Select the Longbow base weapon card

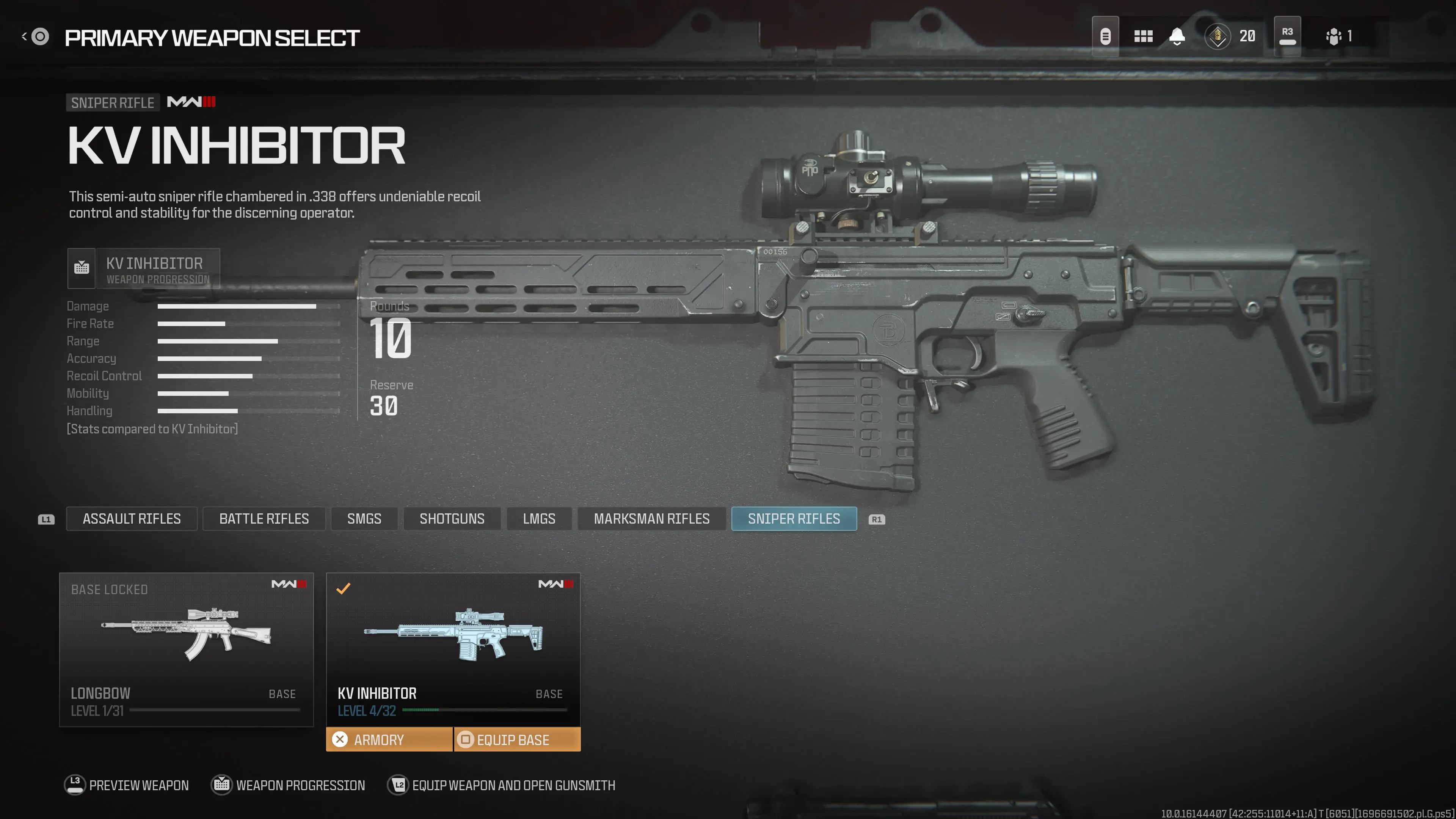click(187, 650)
